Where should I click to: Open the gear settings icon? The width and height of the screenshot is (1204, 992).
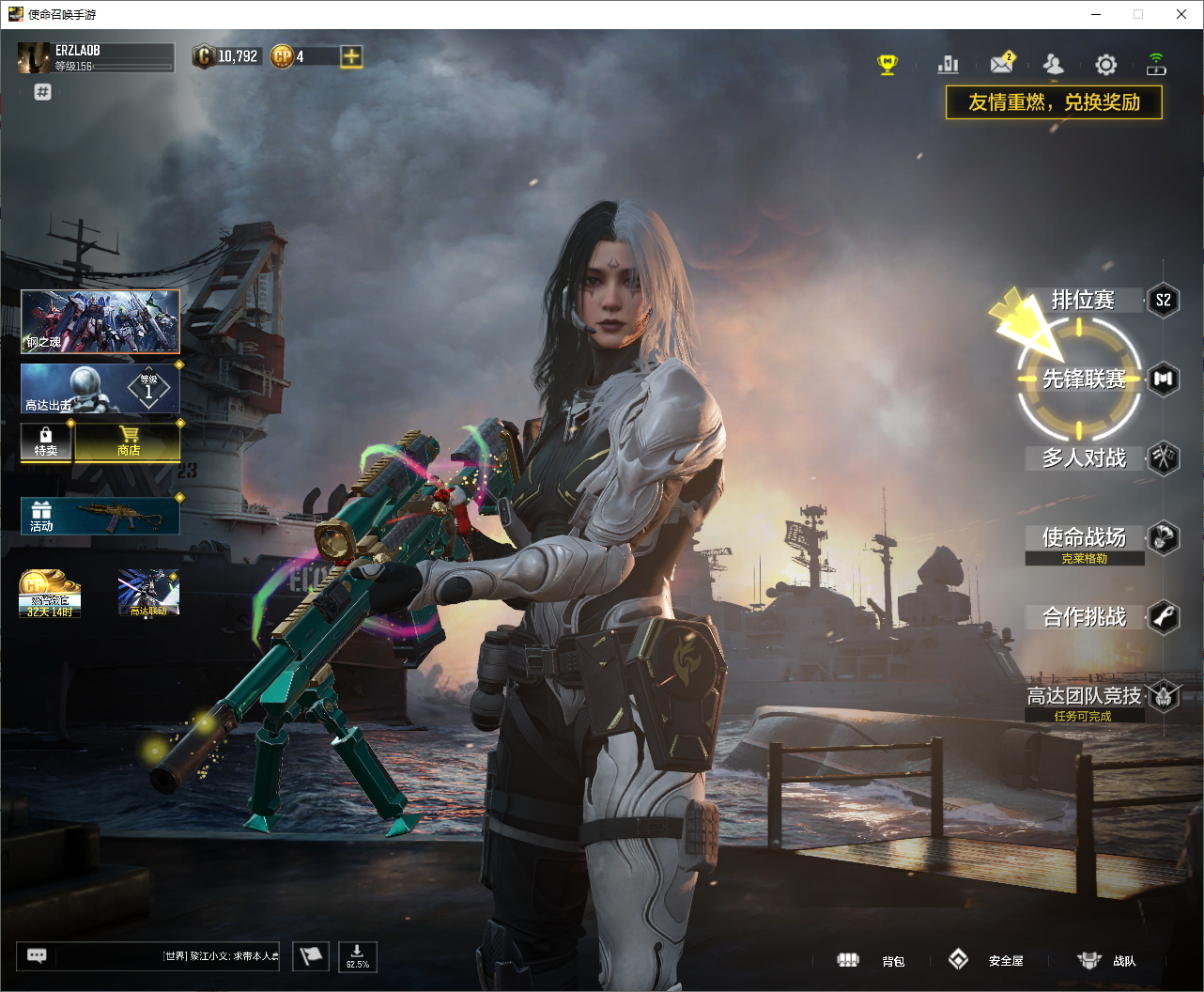pyautogui.click(x=1106, y=64)
